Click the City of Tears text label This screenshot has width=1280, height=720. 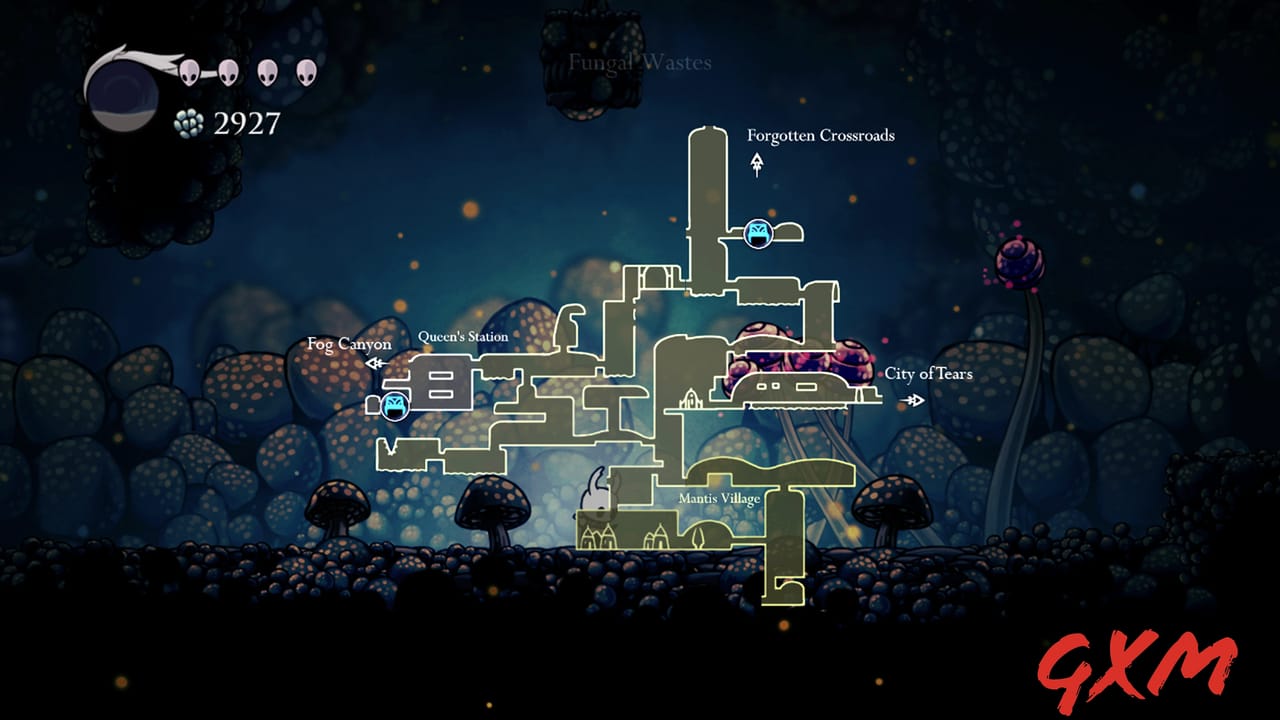point(930,375)
